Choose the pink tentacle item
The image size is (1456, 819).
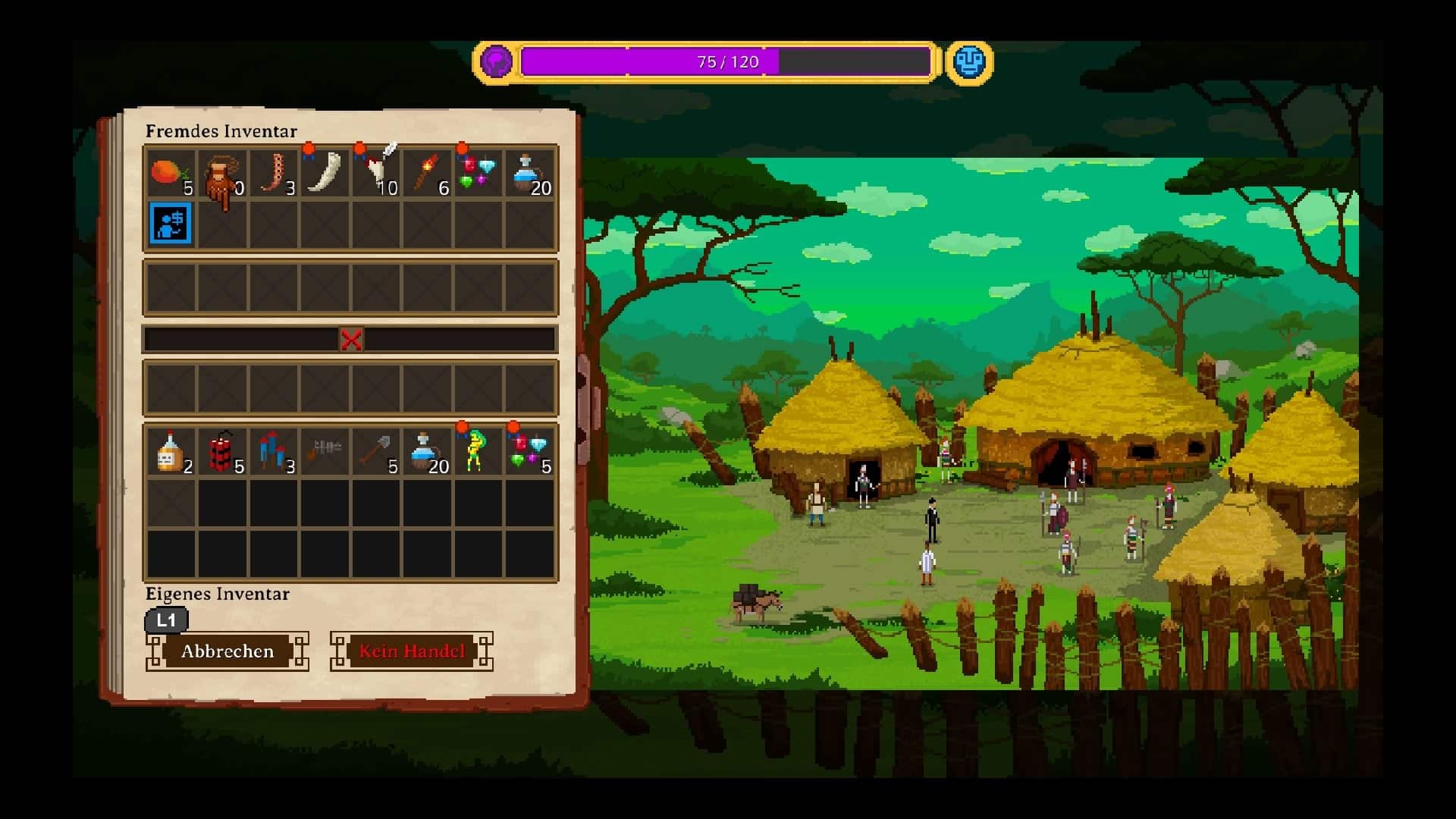click(273, 174)
